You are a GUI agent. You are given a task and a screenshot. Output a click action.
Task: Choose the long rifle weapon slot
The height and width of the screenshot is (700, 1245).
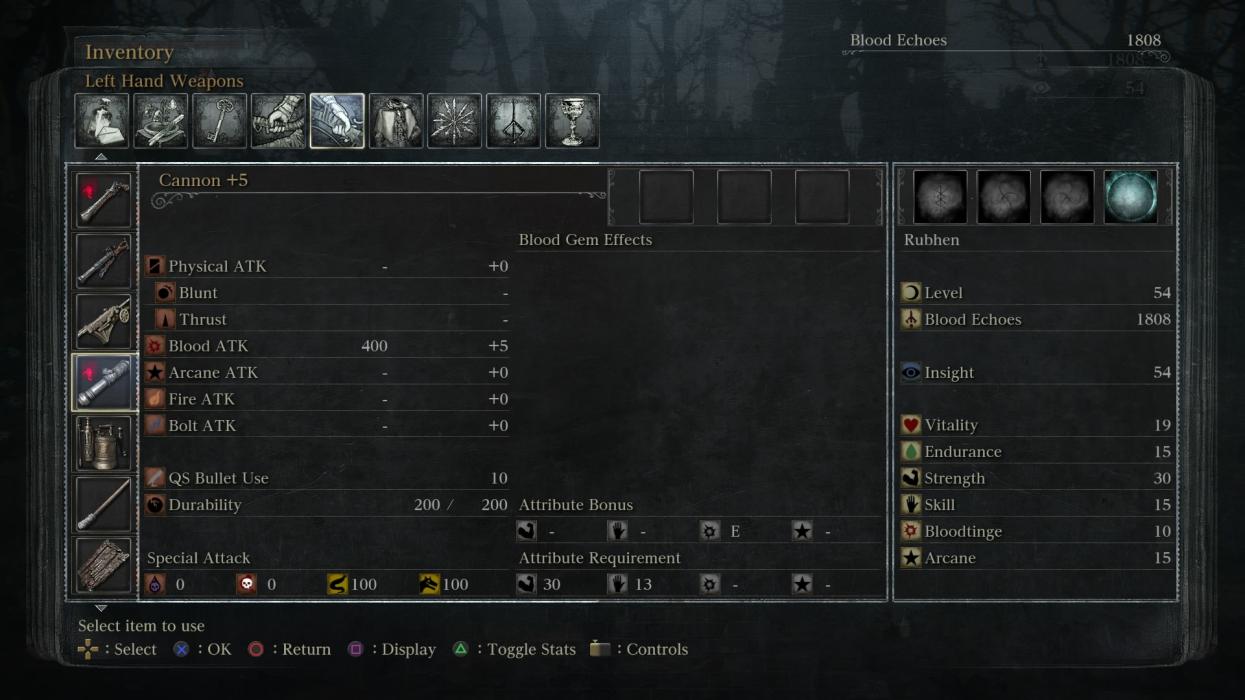pyautogui.click(x=103, y=261)
